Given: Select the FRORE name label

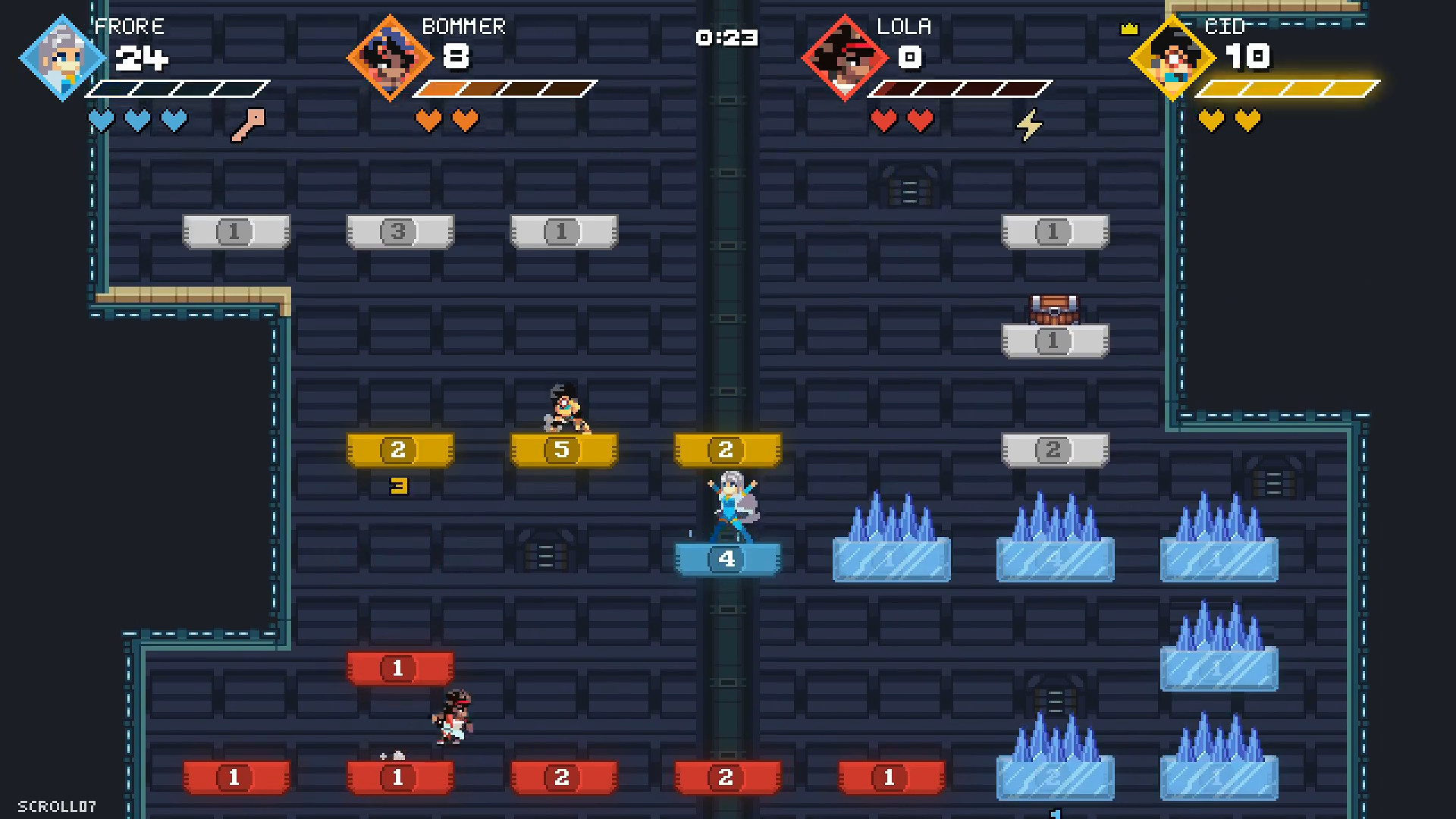Looking at the screenshot, I should pos(130,26).
